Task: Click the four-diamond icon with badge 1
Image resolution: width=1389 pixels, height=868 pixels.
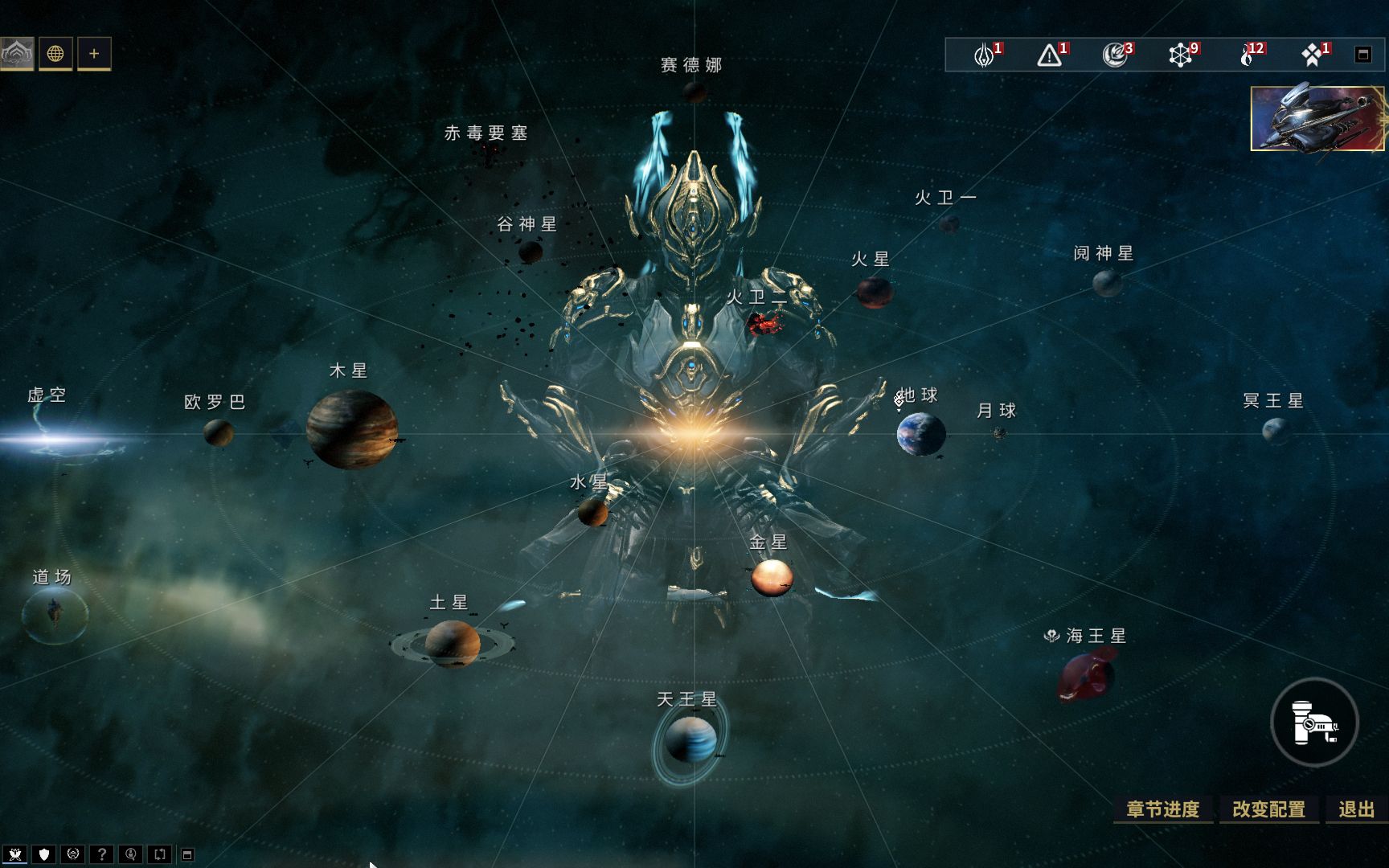Action: (x=1312, y=55)
